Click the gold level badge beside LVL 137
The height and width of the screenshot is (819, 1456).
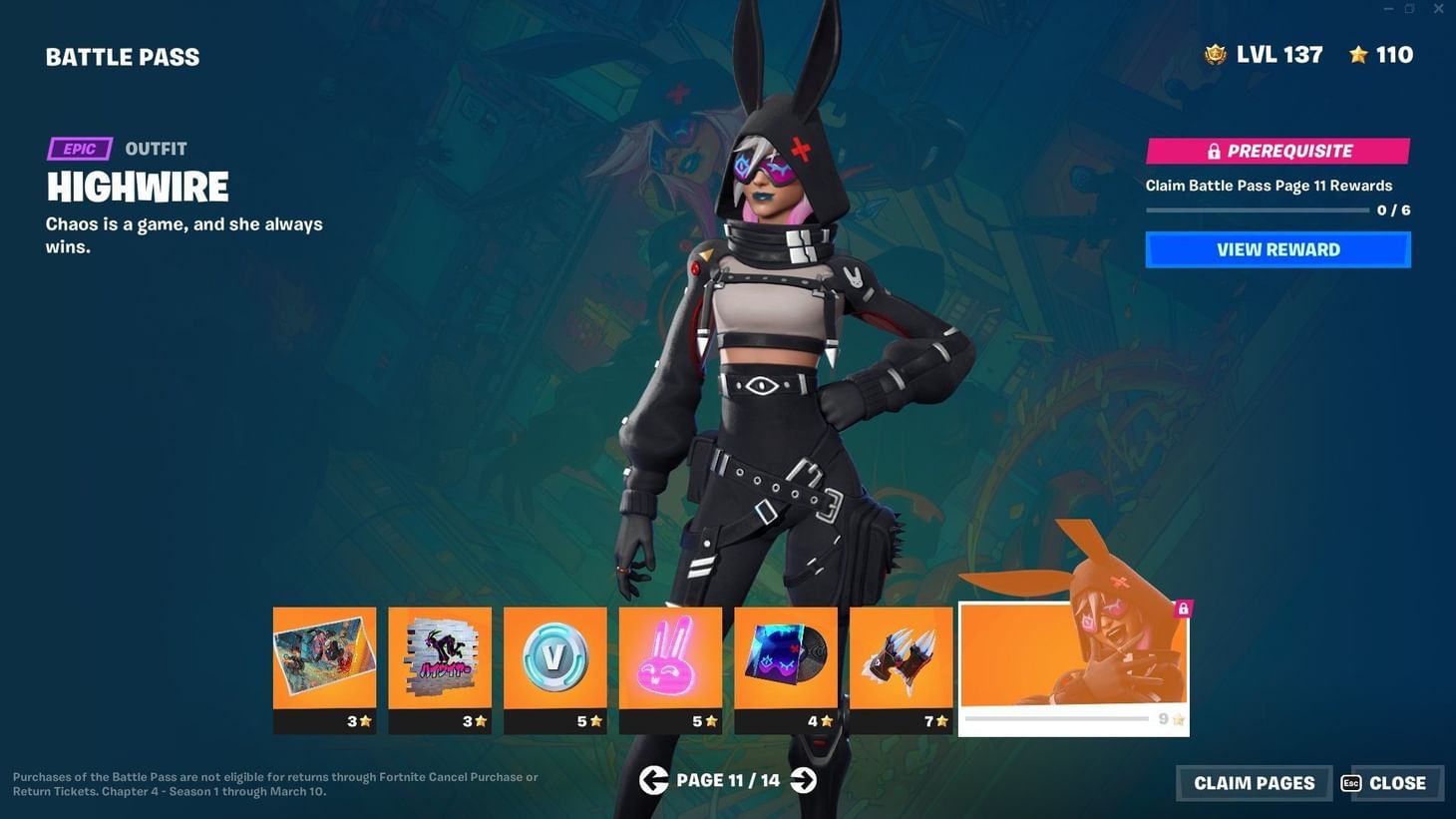[x=1214, y=54]
